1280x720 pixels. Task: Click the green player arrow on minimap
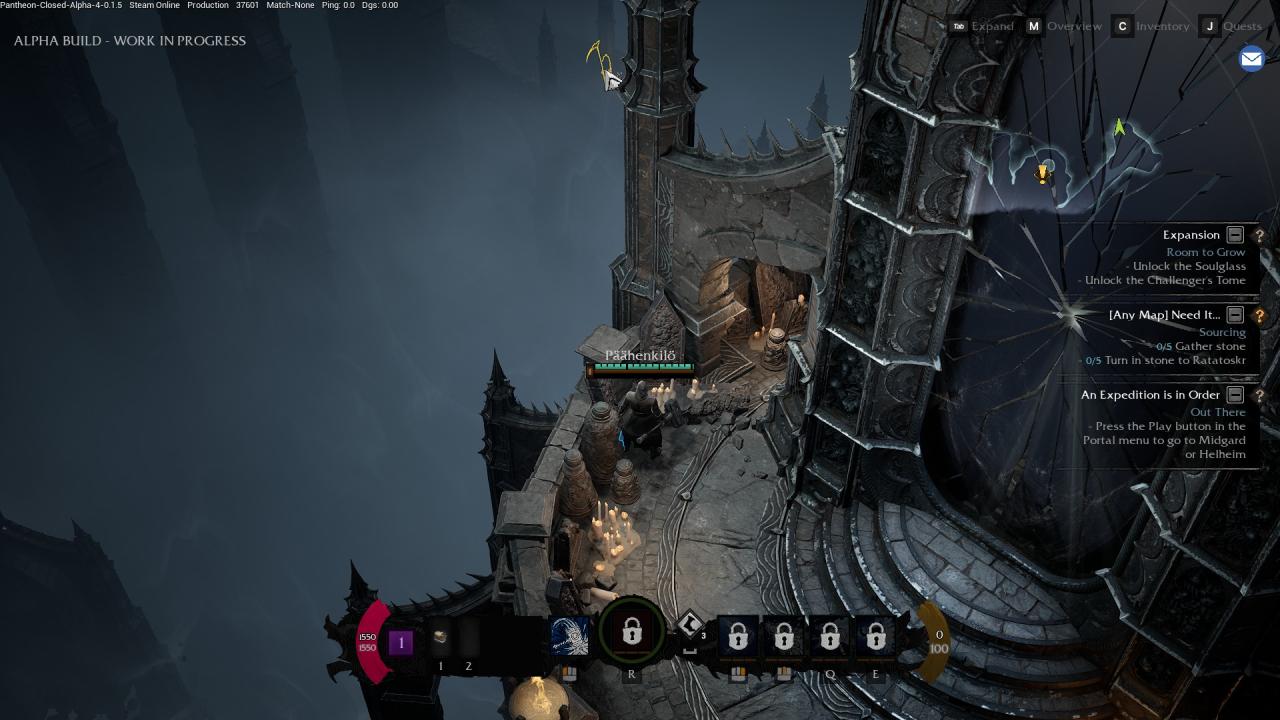pyautogui.click(x=1119, y=127)
